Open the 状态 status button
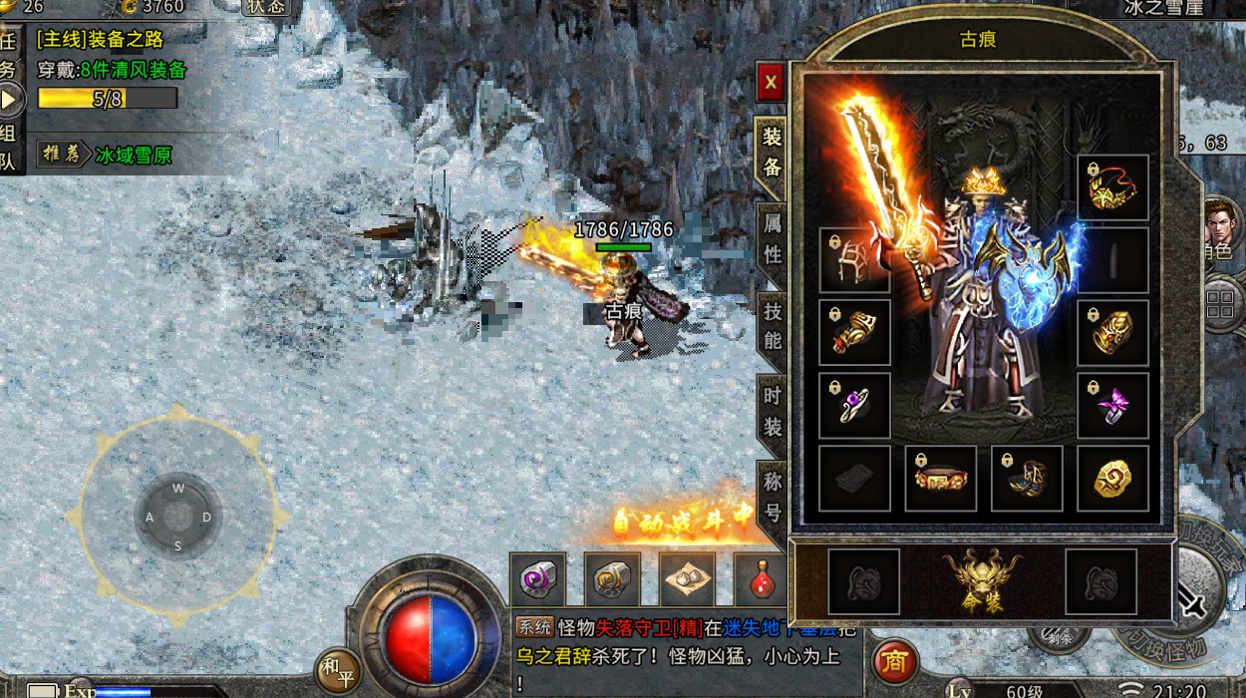This screenshot has height=698, width=1246. coord(265,7)
